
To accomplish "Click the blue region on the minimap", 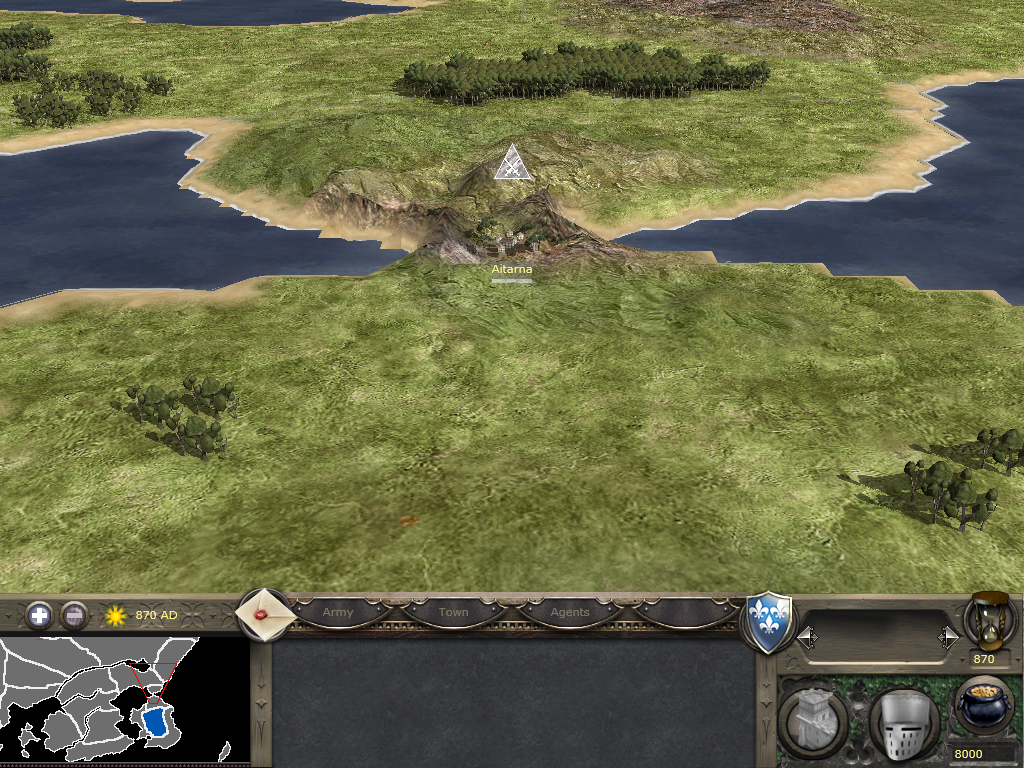I will pyautogui.click(x=155, y=722).
